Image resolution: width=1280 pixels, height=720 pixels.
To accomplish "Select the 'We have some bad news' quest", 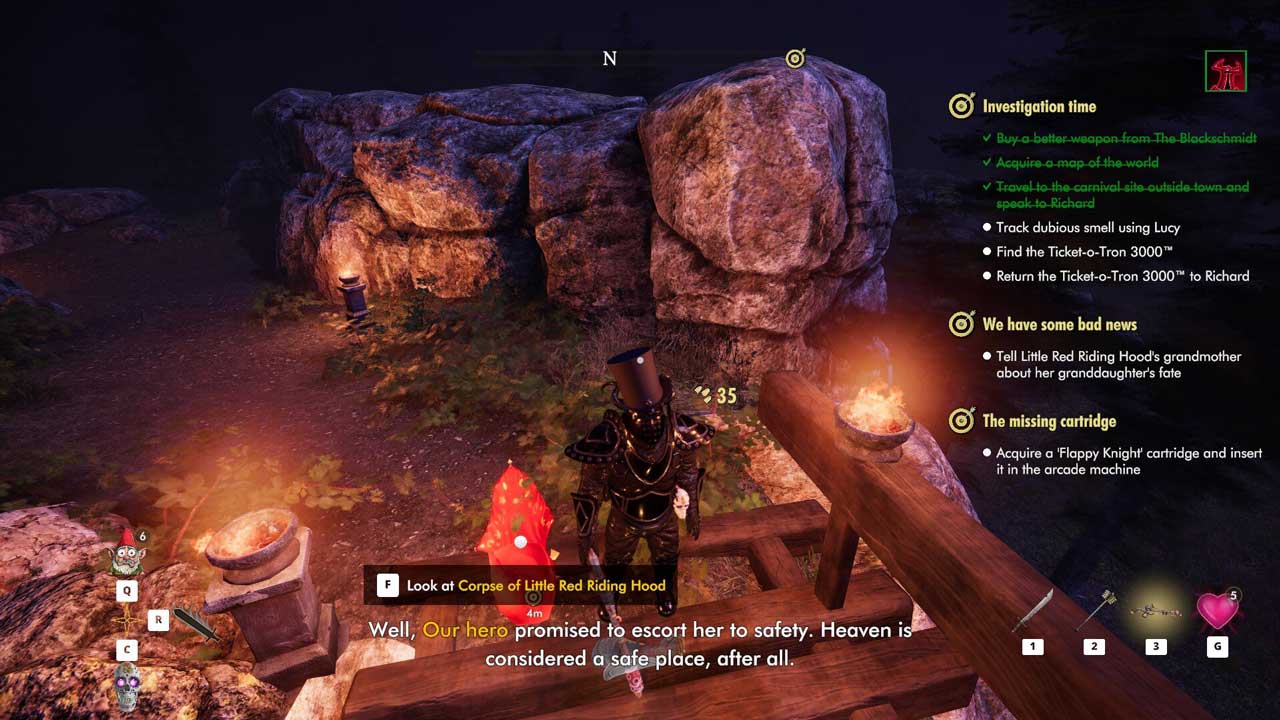I will click(1059, 324).
